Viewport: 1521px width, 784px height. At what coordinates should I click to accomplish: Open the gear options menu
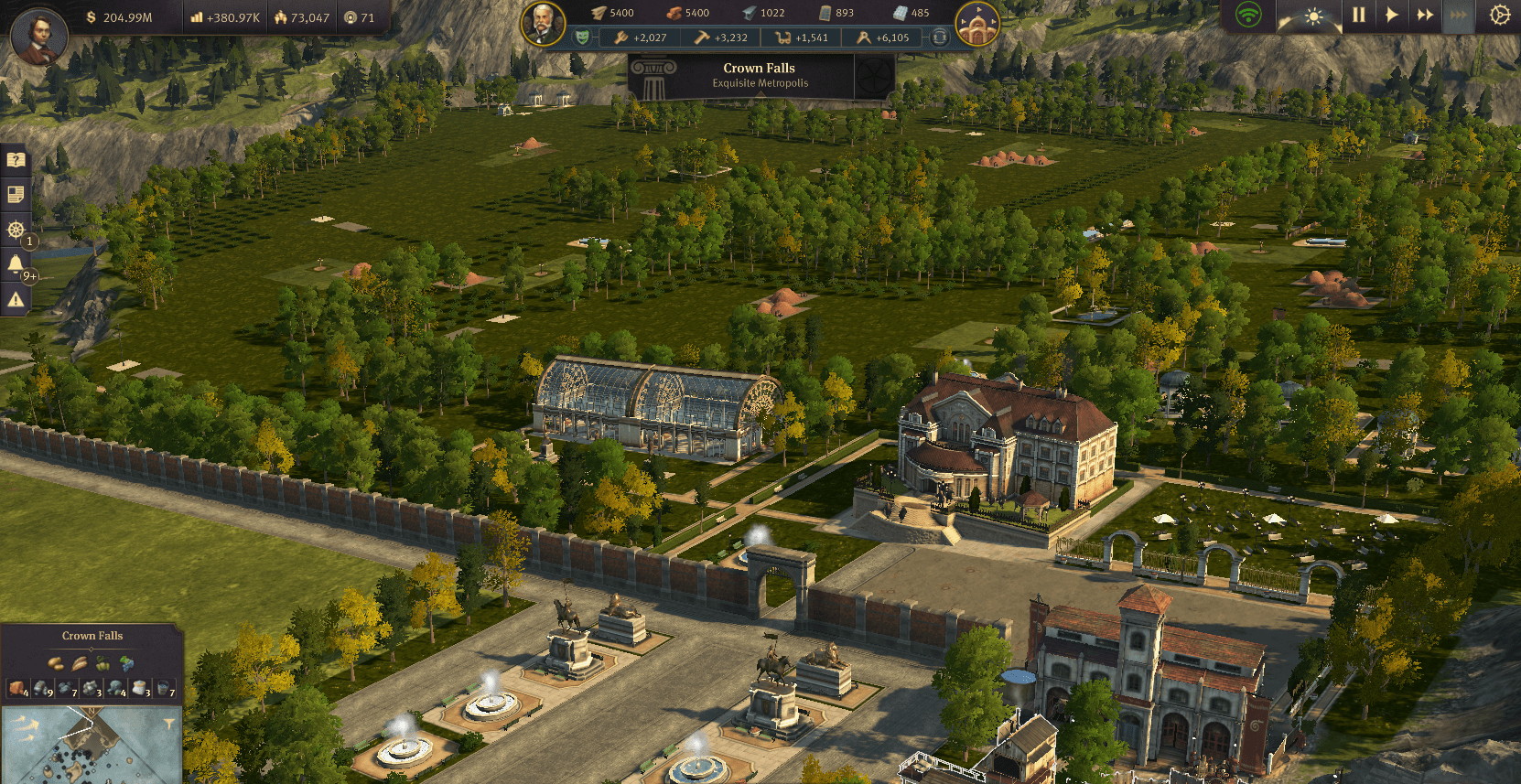1499,16
